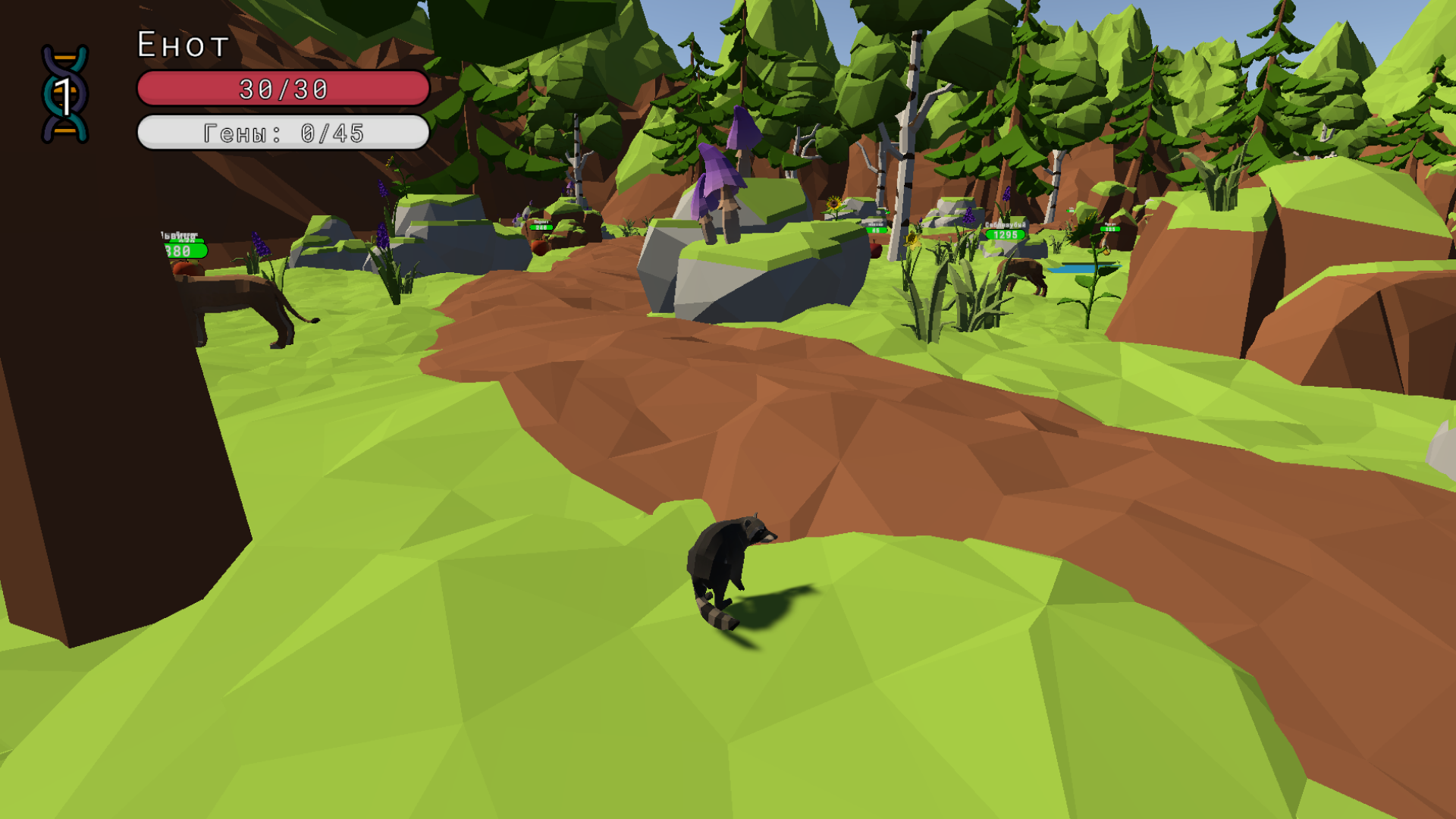Click the red health bar showing 30/30

pos(282,89)
